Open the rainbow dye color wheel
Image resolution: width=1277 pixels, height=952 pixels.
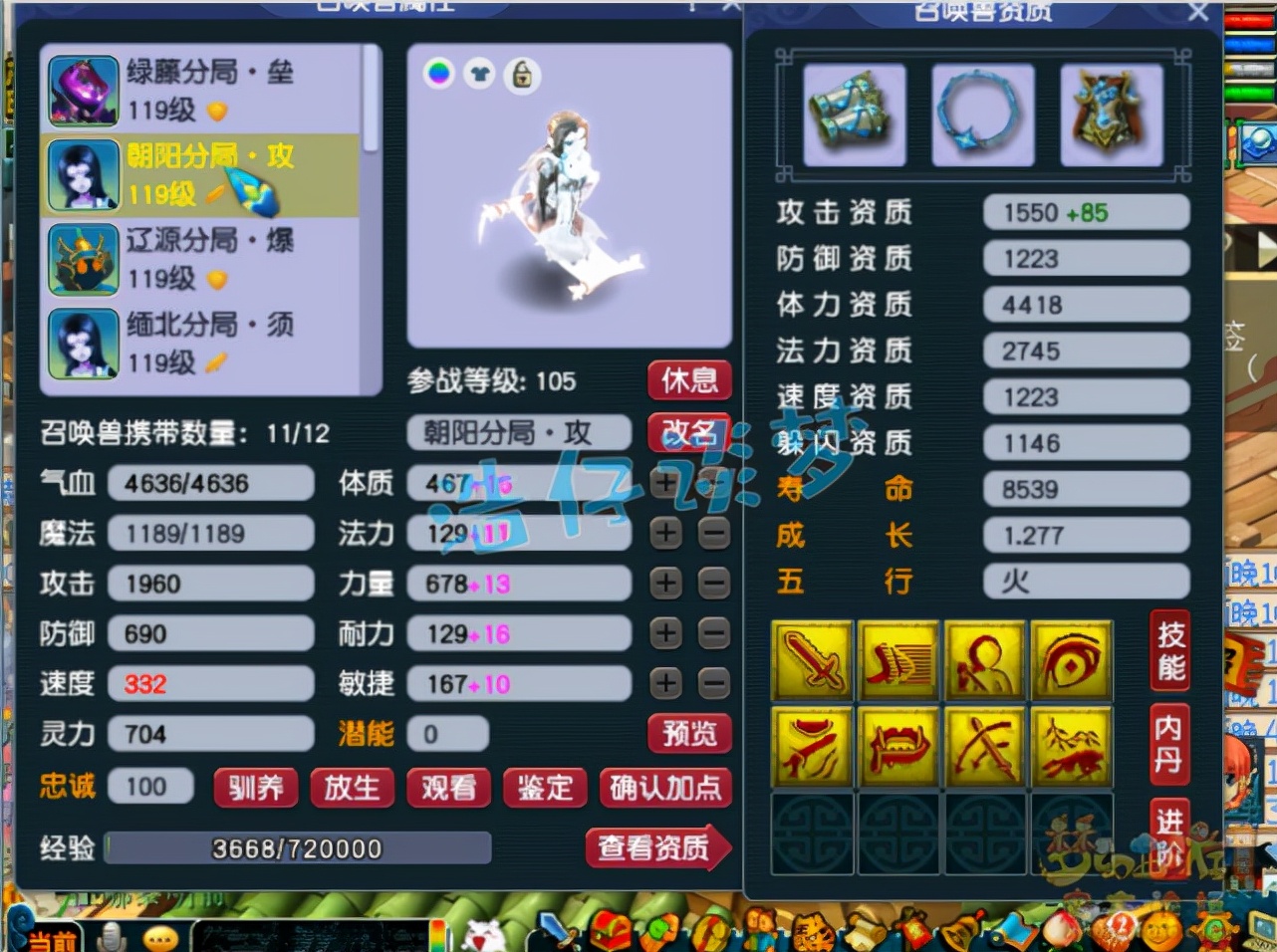pyautogui.click(x=438, y=75)
